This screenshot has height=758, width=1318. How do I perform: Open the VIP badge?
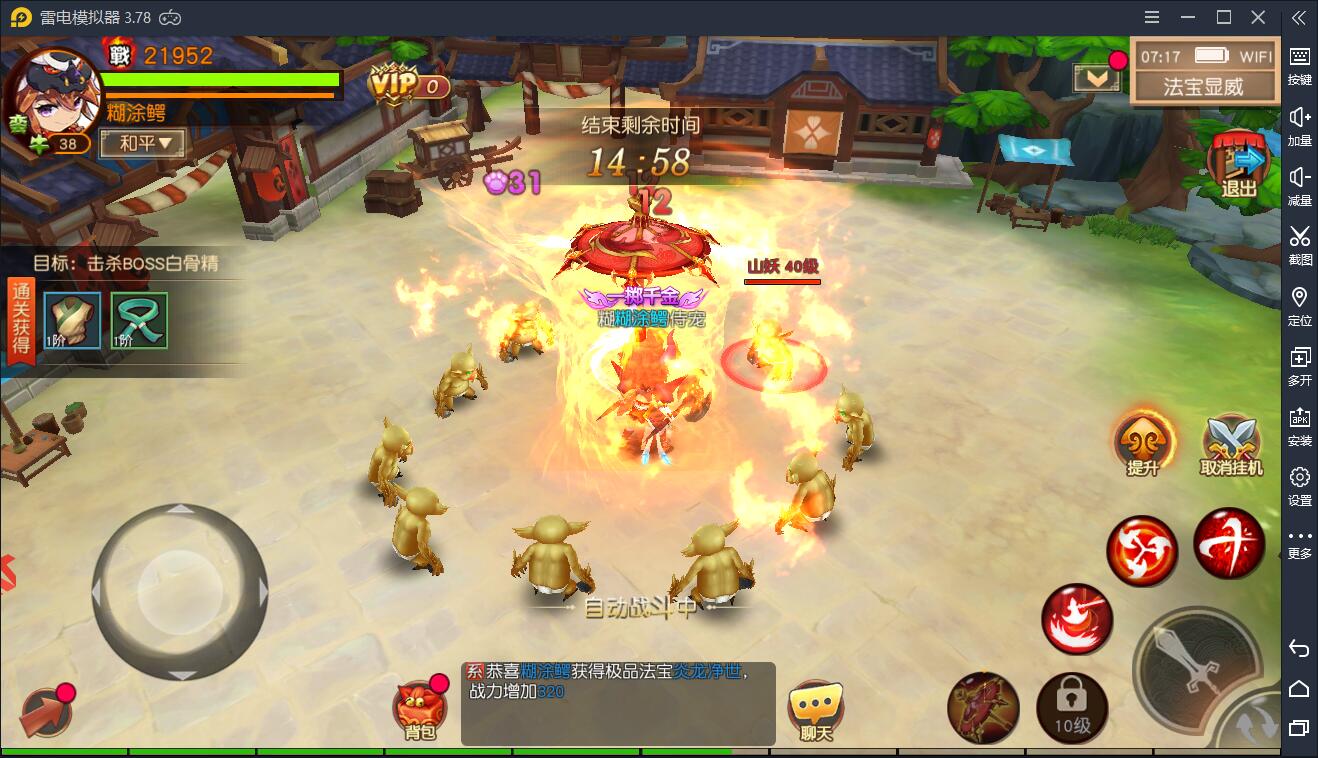(x=407, y=85)
